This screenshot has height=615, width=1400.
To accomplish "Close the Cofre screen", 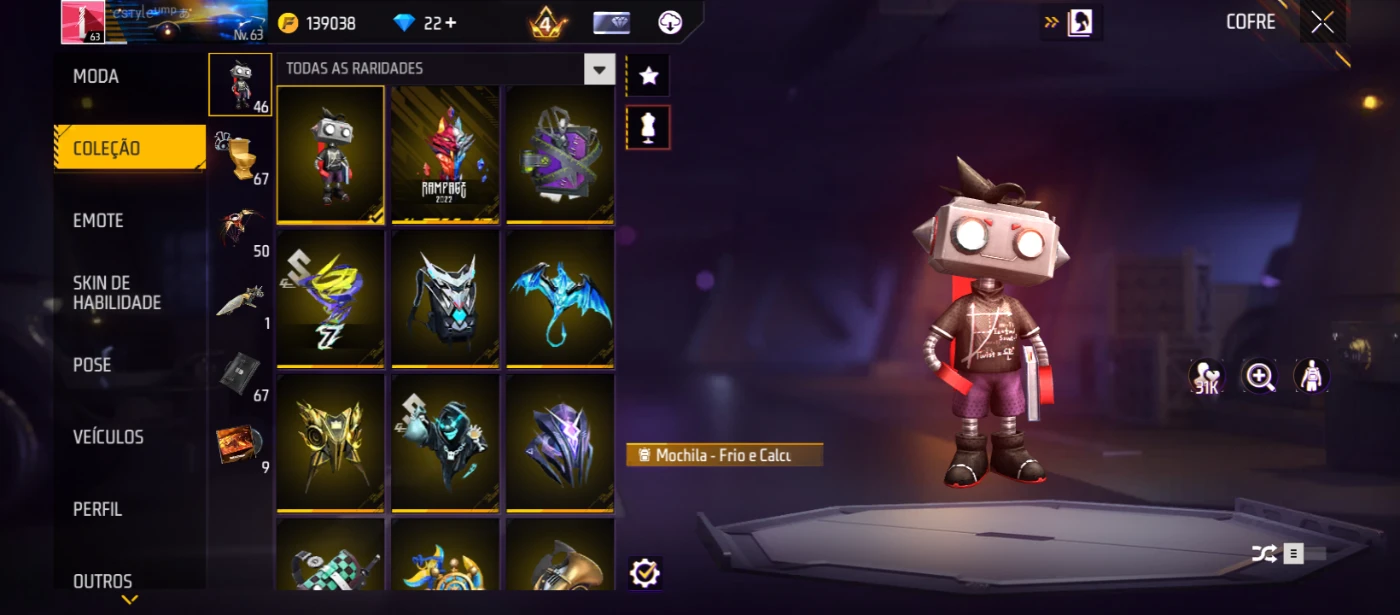I will click(x=1322, y=23).
